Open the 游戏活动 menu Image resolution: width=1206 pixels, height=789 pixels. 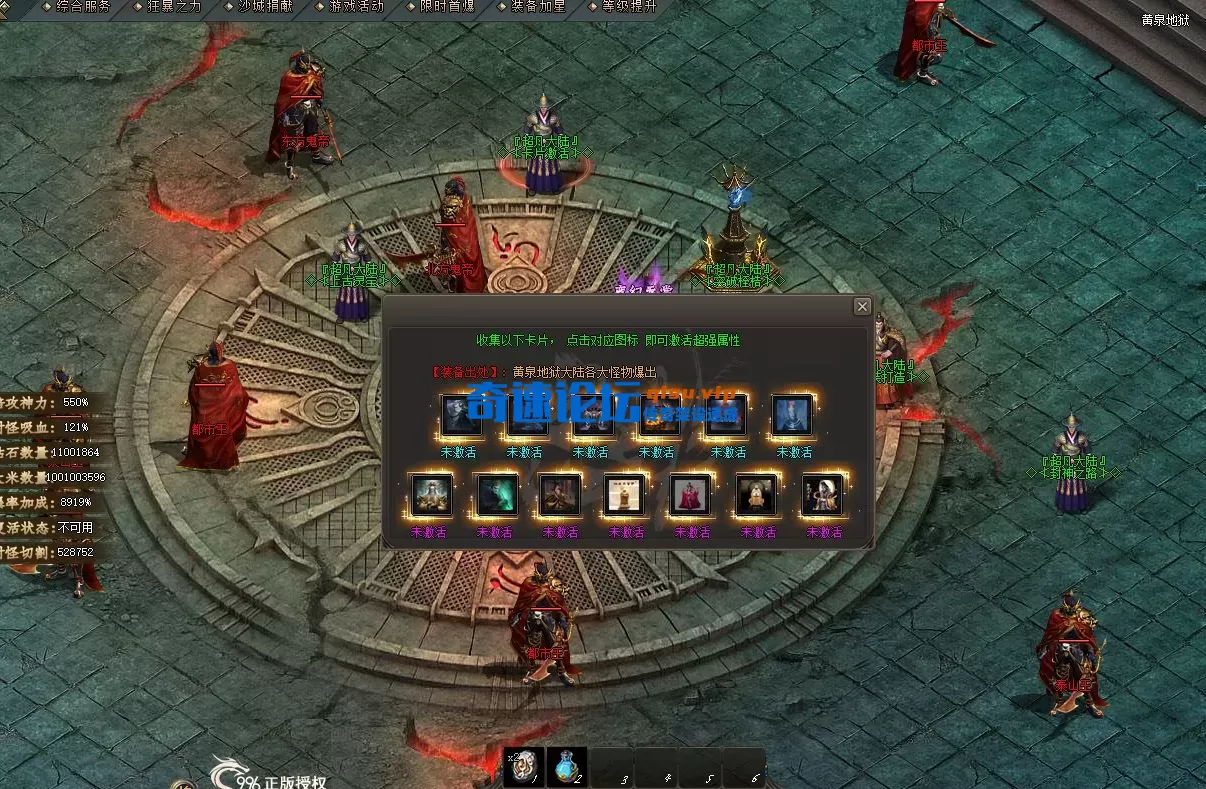point(355,6)
